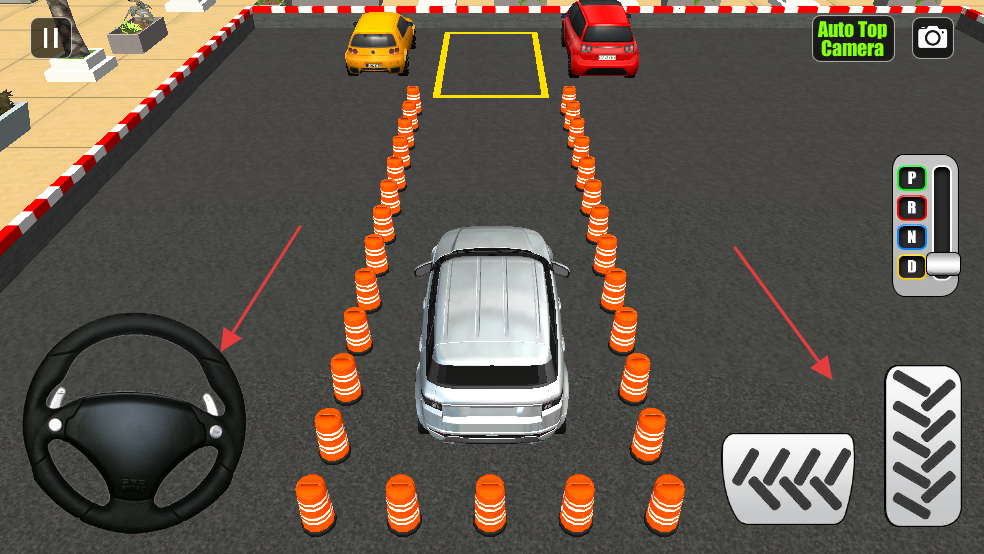Switch view with the camera icon
Screen dimensions: 984x554
click(932, 38)
